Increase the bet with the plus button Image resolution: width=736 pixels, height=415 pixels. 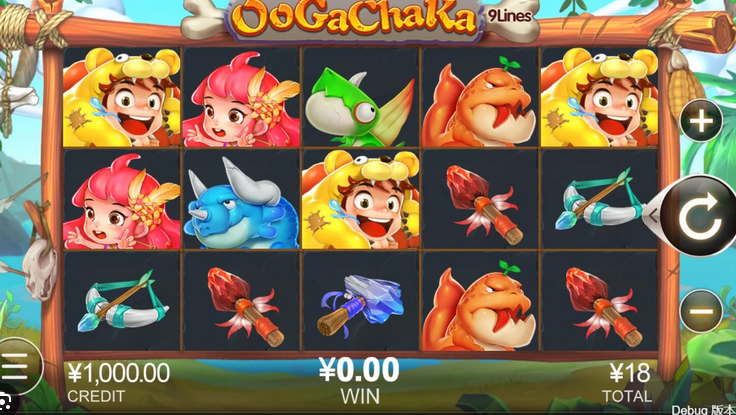click(x=701, y=122)
